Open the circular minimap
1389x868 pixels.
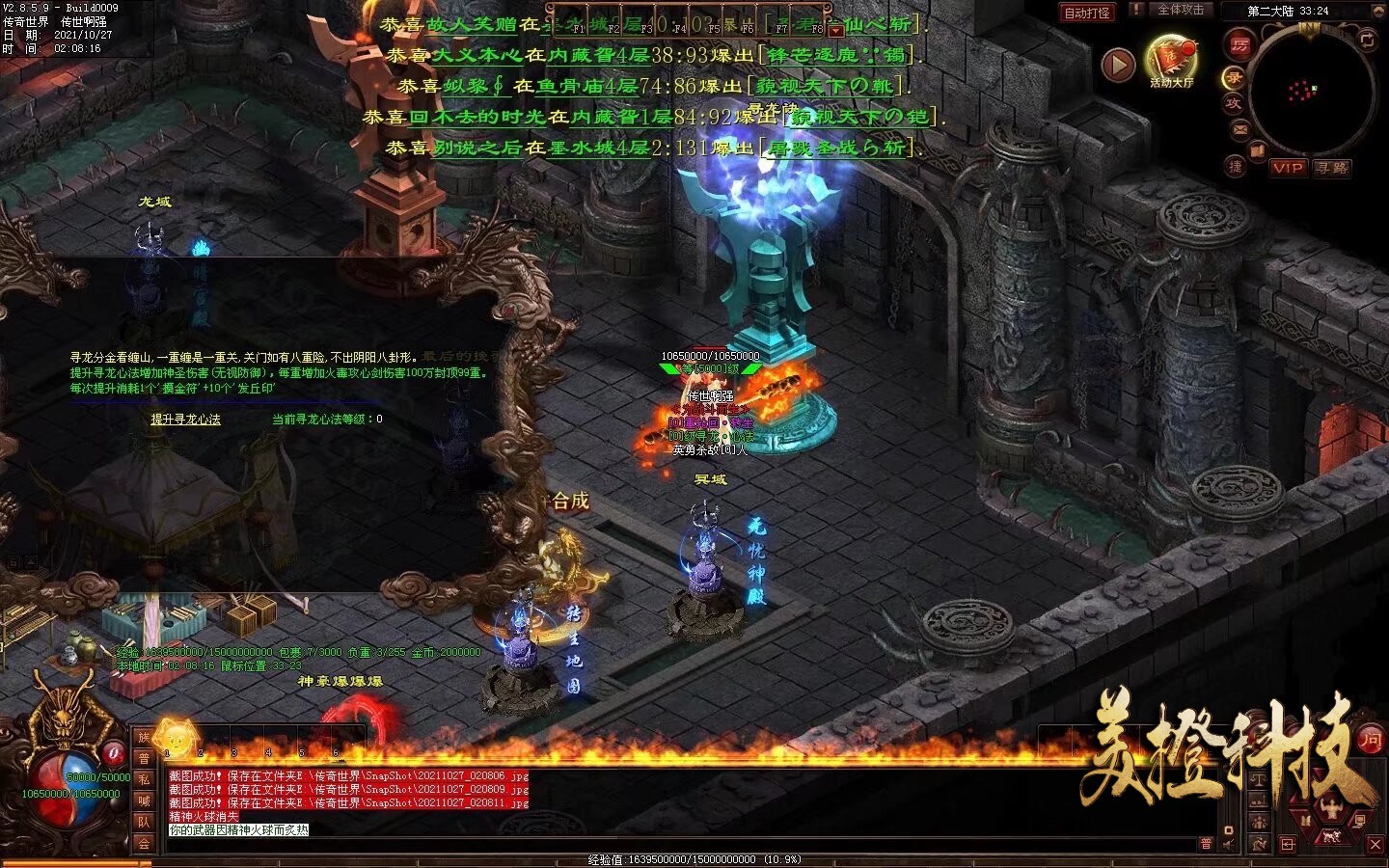tap(1311, 93)
